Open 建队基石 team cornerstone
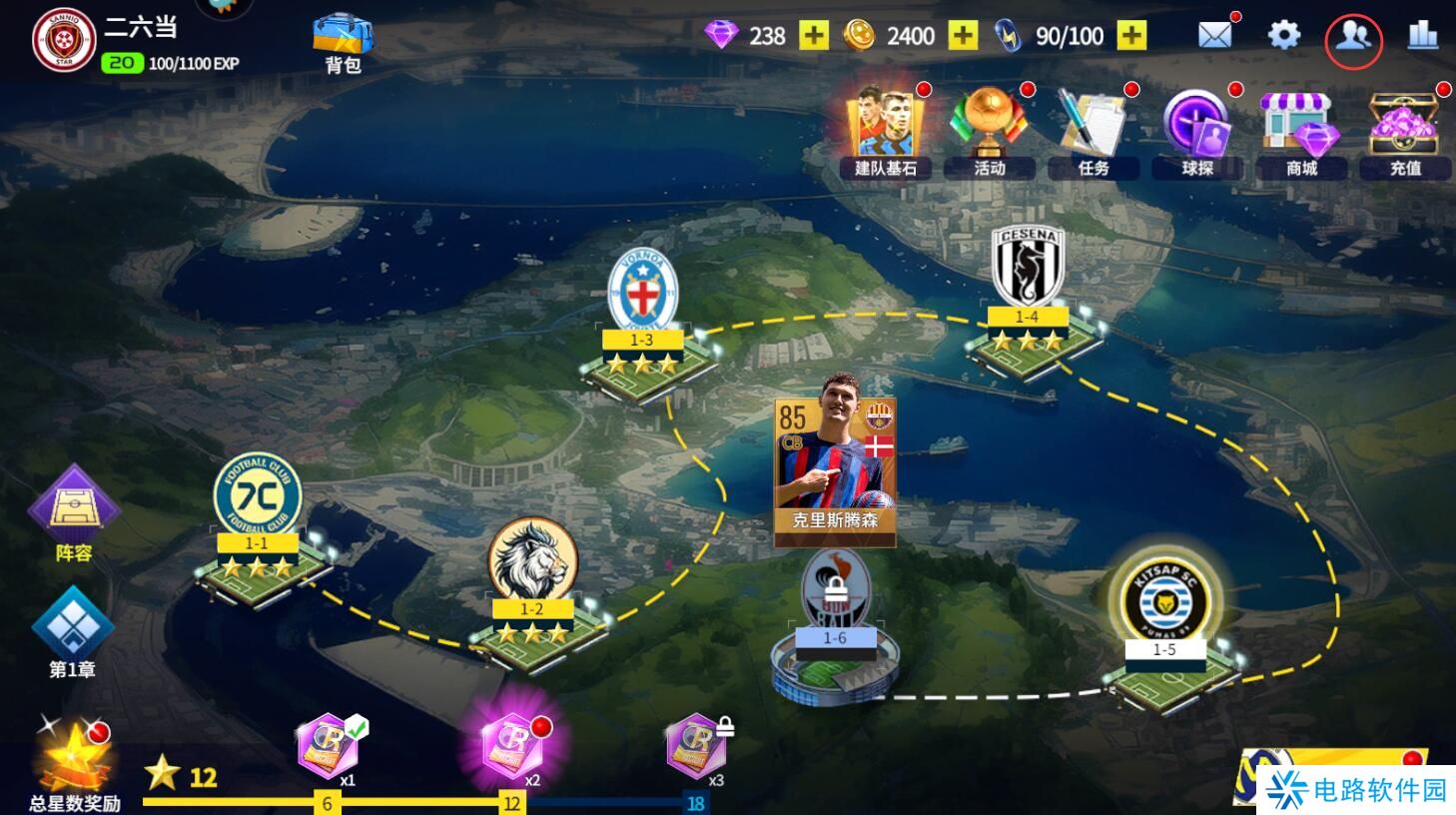This screenshot has height=815, width=1456. click(885, 132)
